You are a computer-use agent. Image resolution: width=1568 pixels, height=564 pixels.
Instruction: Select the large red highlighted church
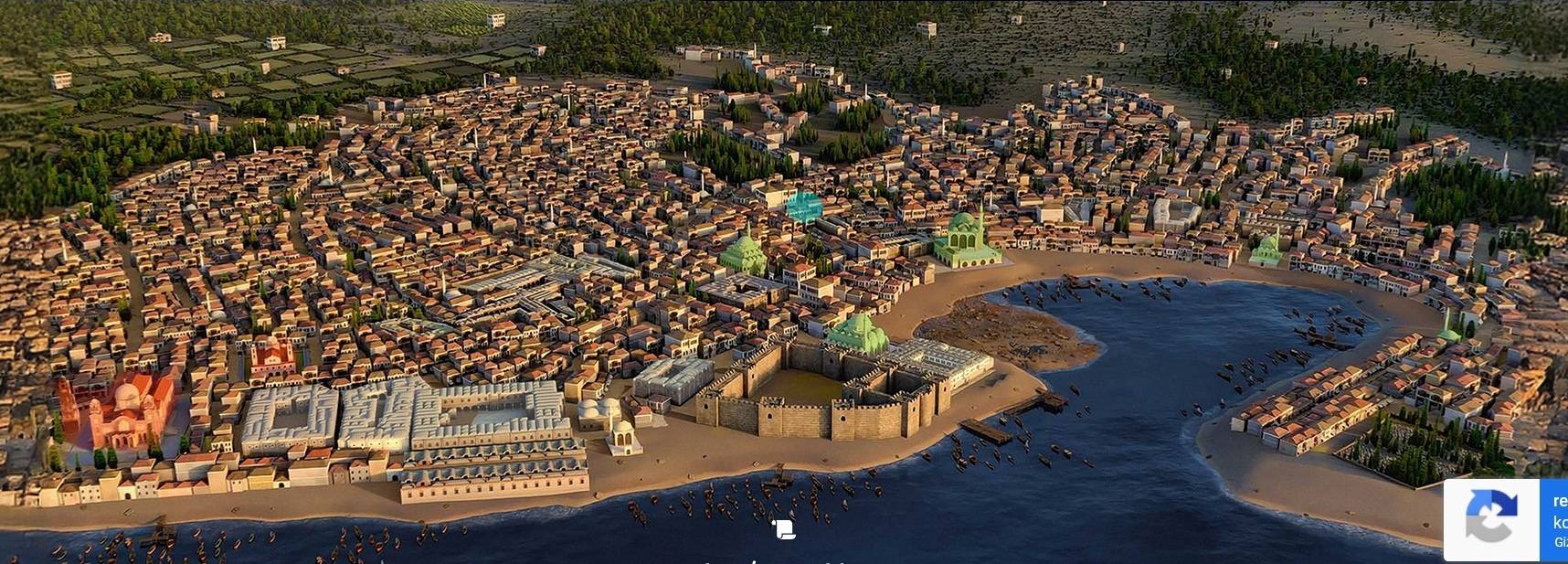coord(119,409)
